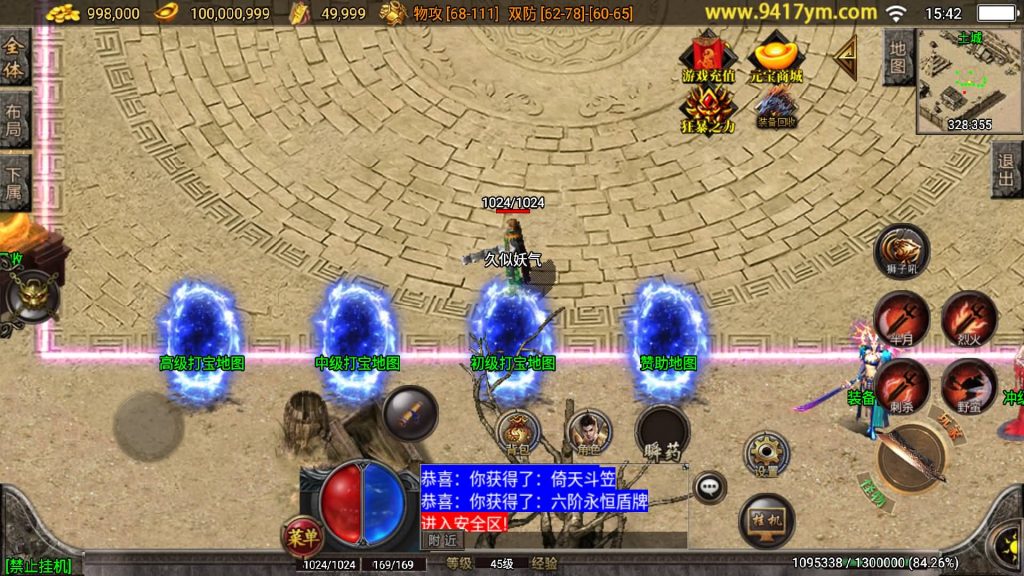Open the chat speech bubble button
Viewport: 1024px width, 576px height.
pos(710,487)
